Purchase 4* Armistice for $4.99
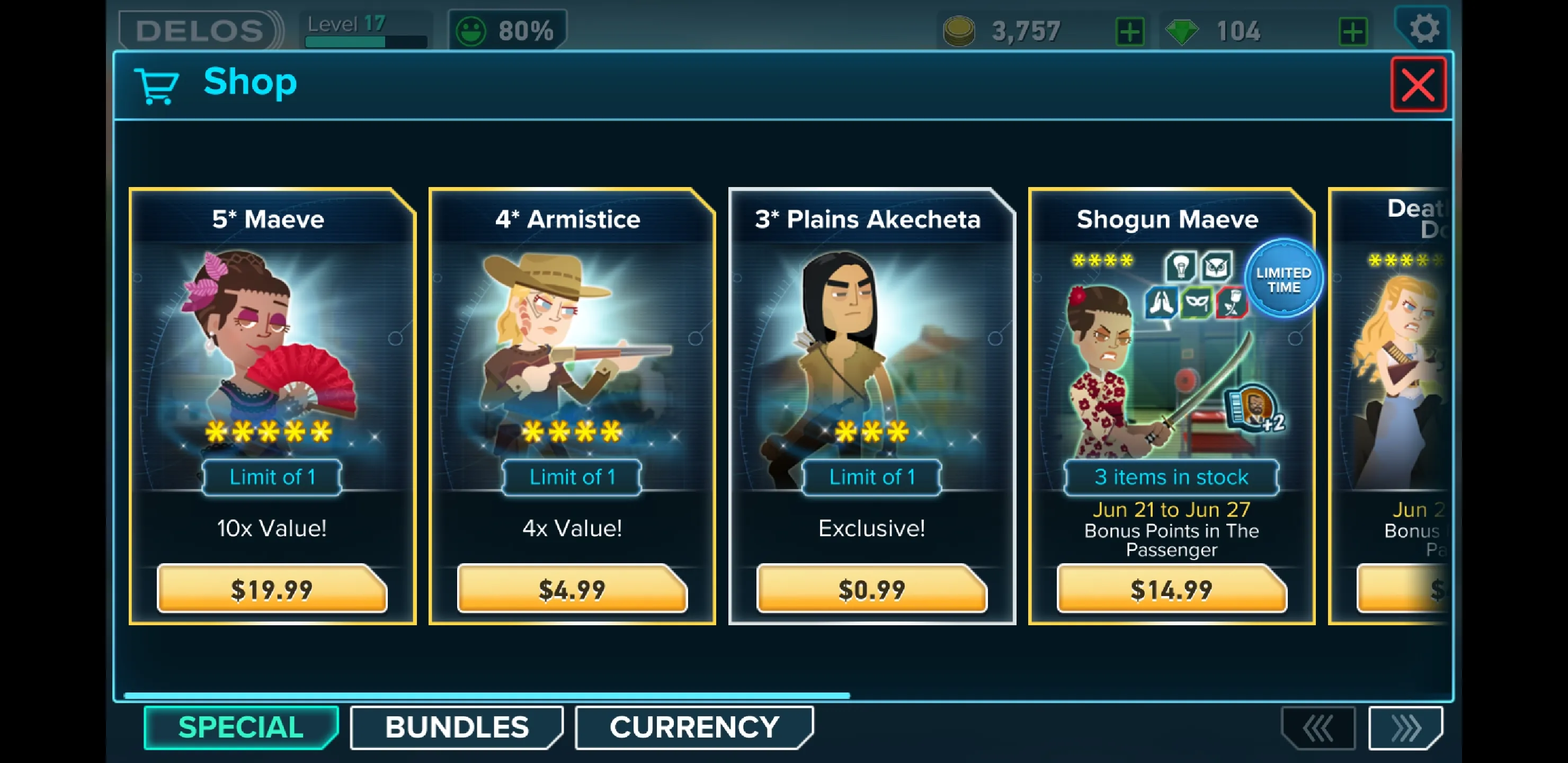Image resolution: width=1568 pixels, height=763 pixels. [x=572, y=589]
